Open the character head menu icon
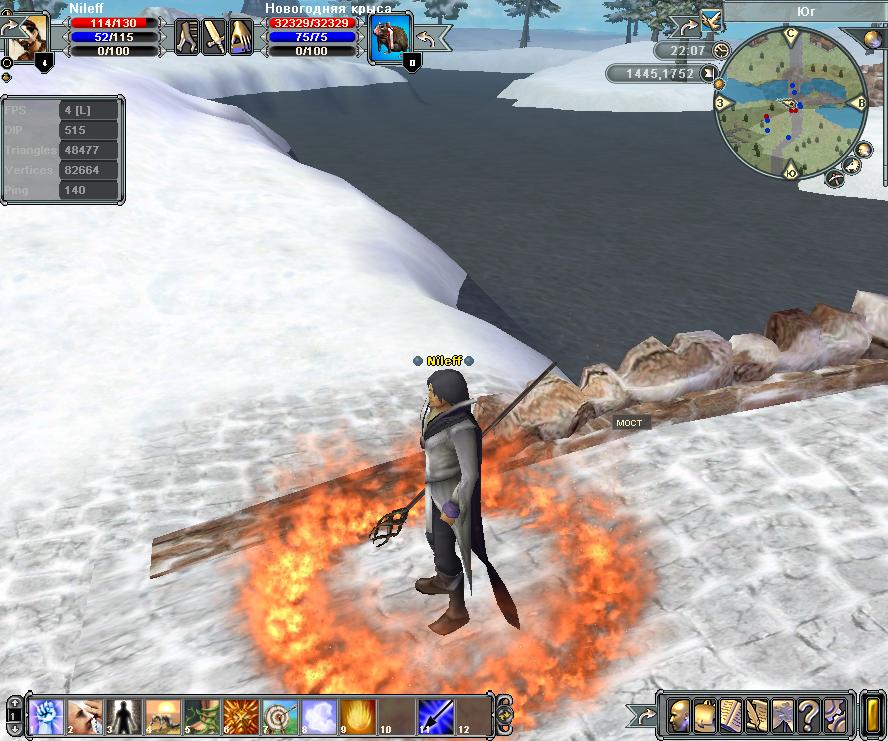This screenshot has height=741, width=888. tap(679, 715)
